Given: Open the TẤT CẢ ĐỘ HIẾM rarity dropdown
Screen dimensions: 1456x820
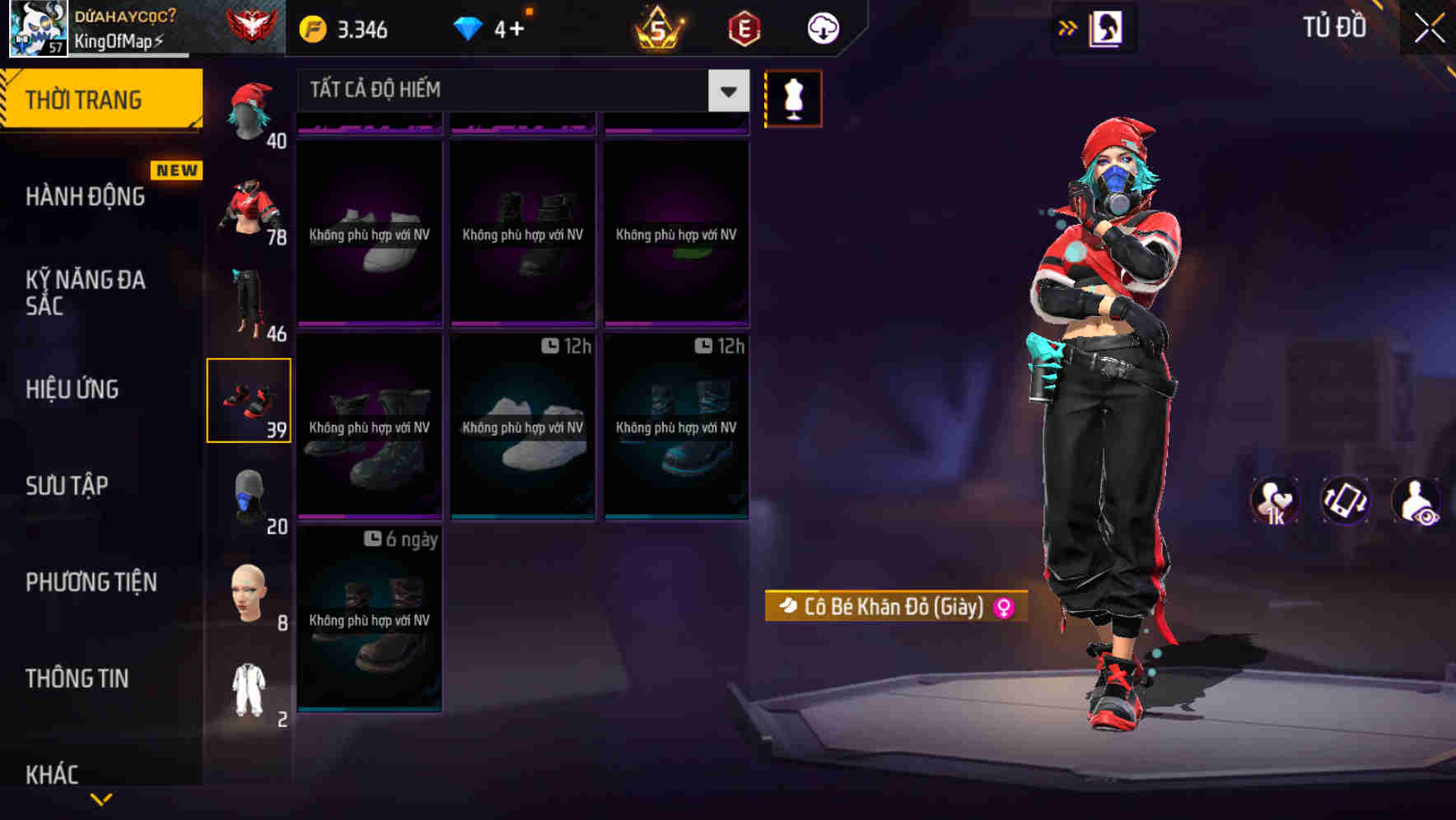Looking at the screenshot, I should 517,90.
